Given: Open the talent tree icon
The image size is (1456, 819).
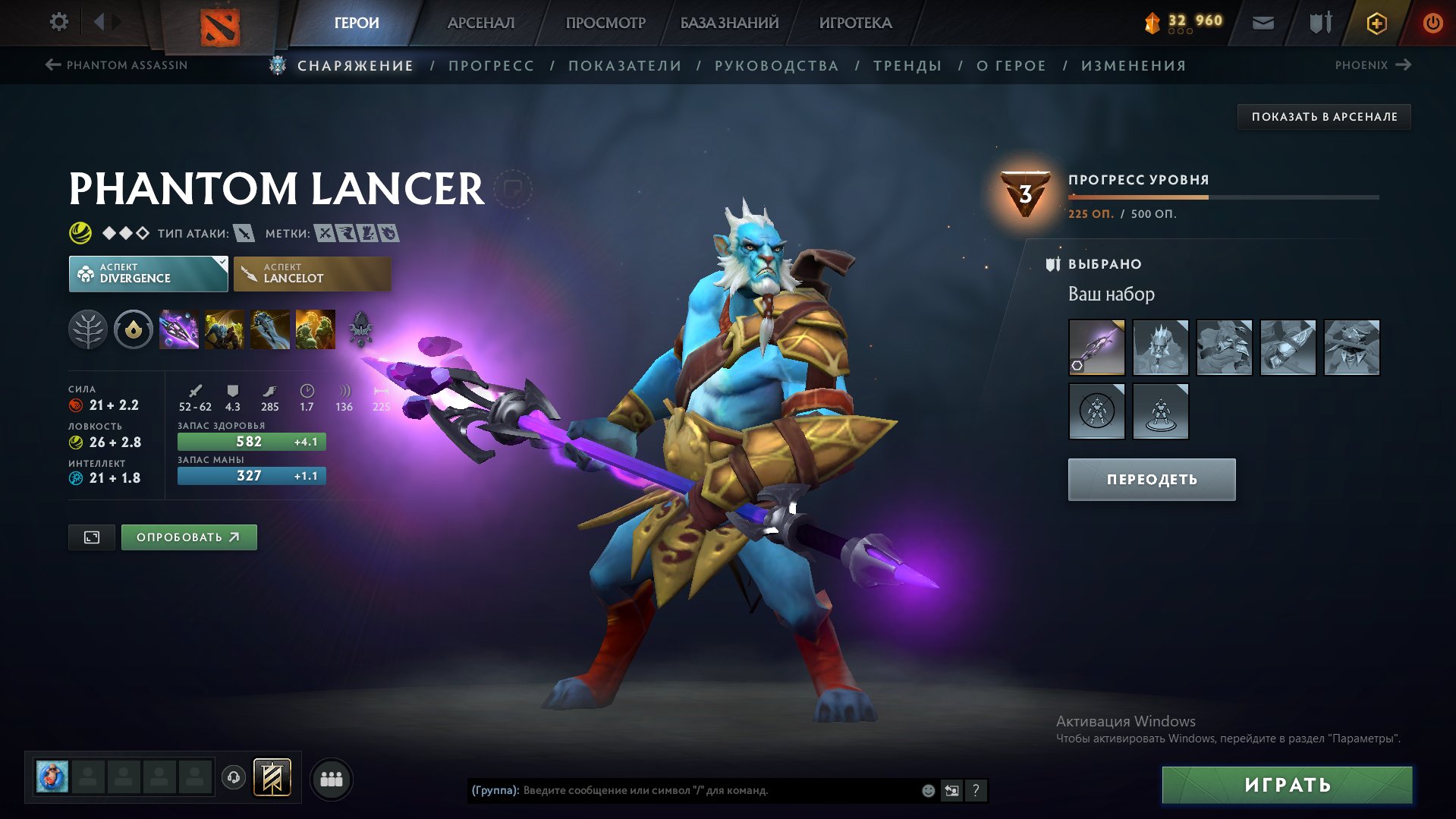Looking at the screenshot, I should 89,329.
